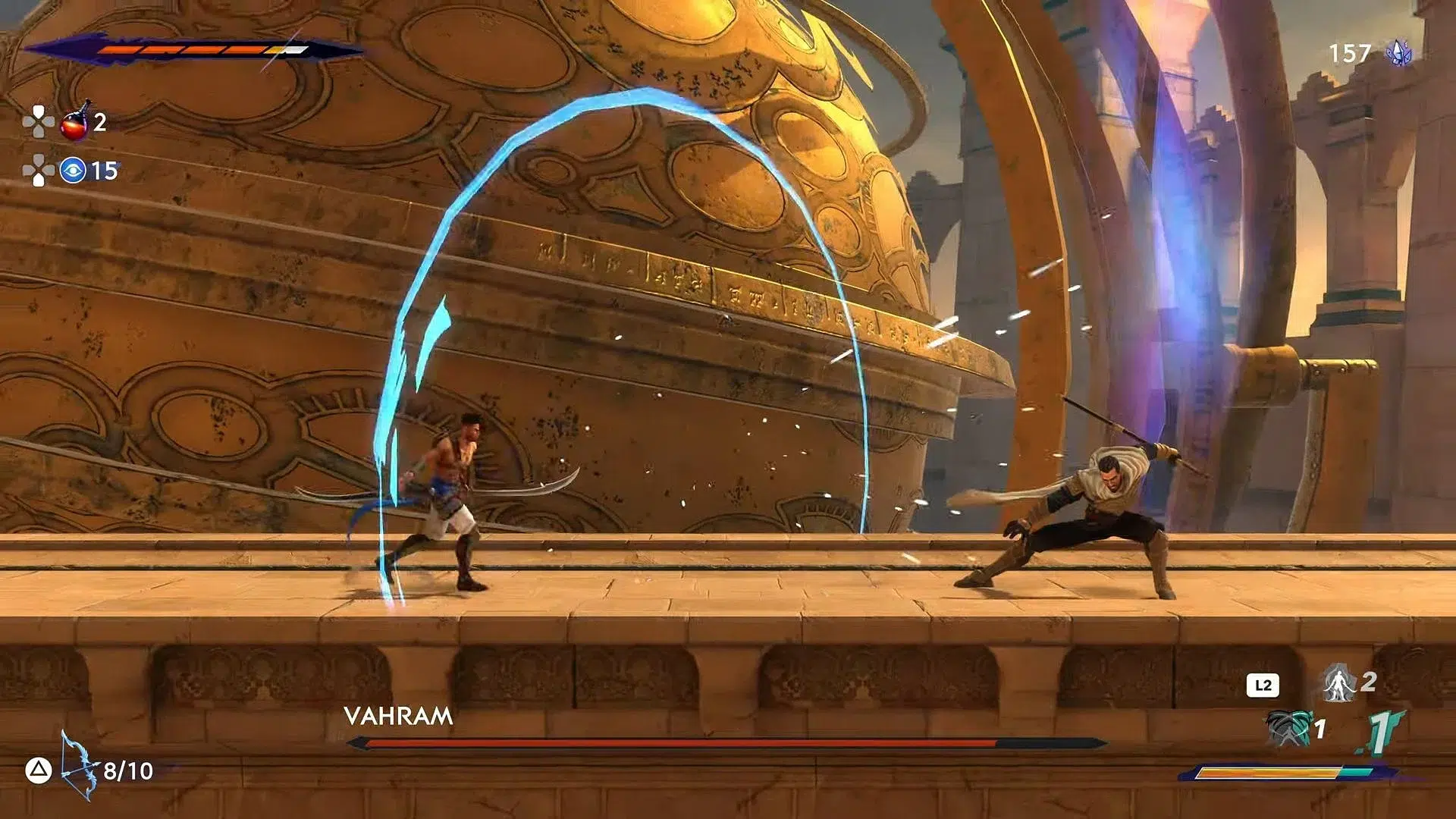Click the bow weapon icon
Viewport: 1456px width, 819px height.
click(x=79, y=766)
